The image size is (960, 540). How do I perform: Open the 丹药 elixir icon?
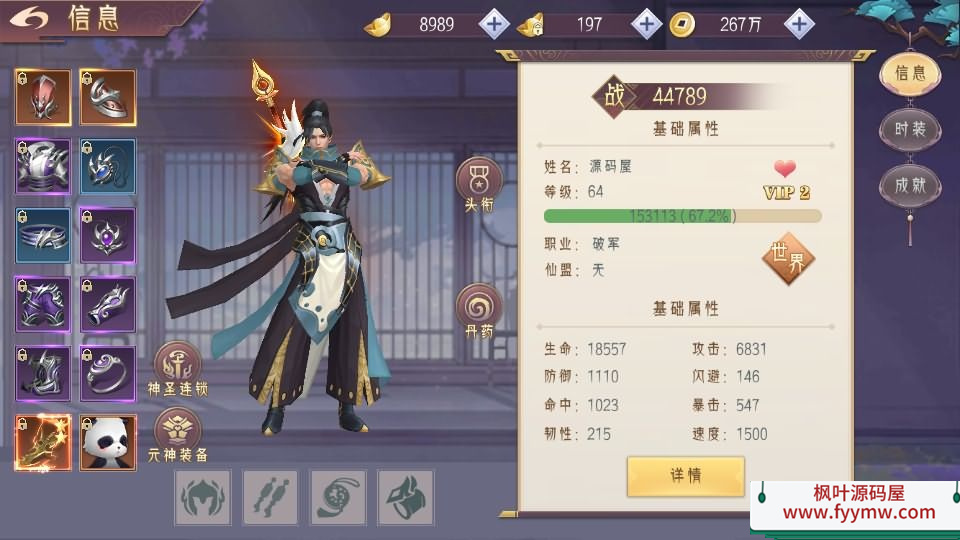(479, 309)
